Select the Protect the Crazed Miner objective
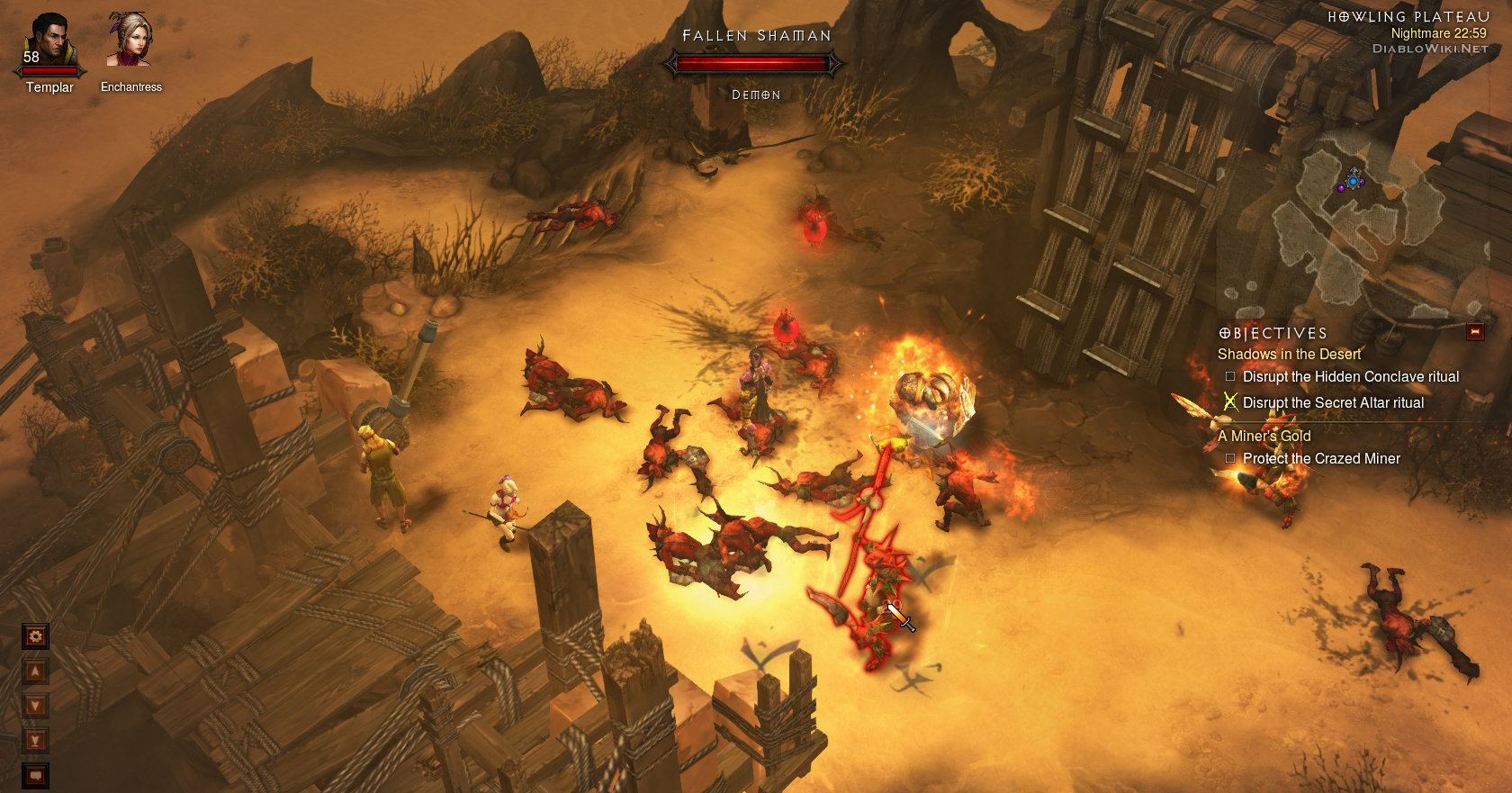 pyautogui.click(x=1321, y=459)
